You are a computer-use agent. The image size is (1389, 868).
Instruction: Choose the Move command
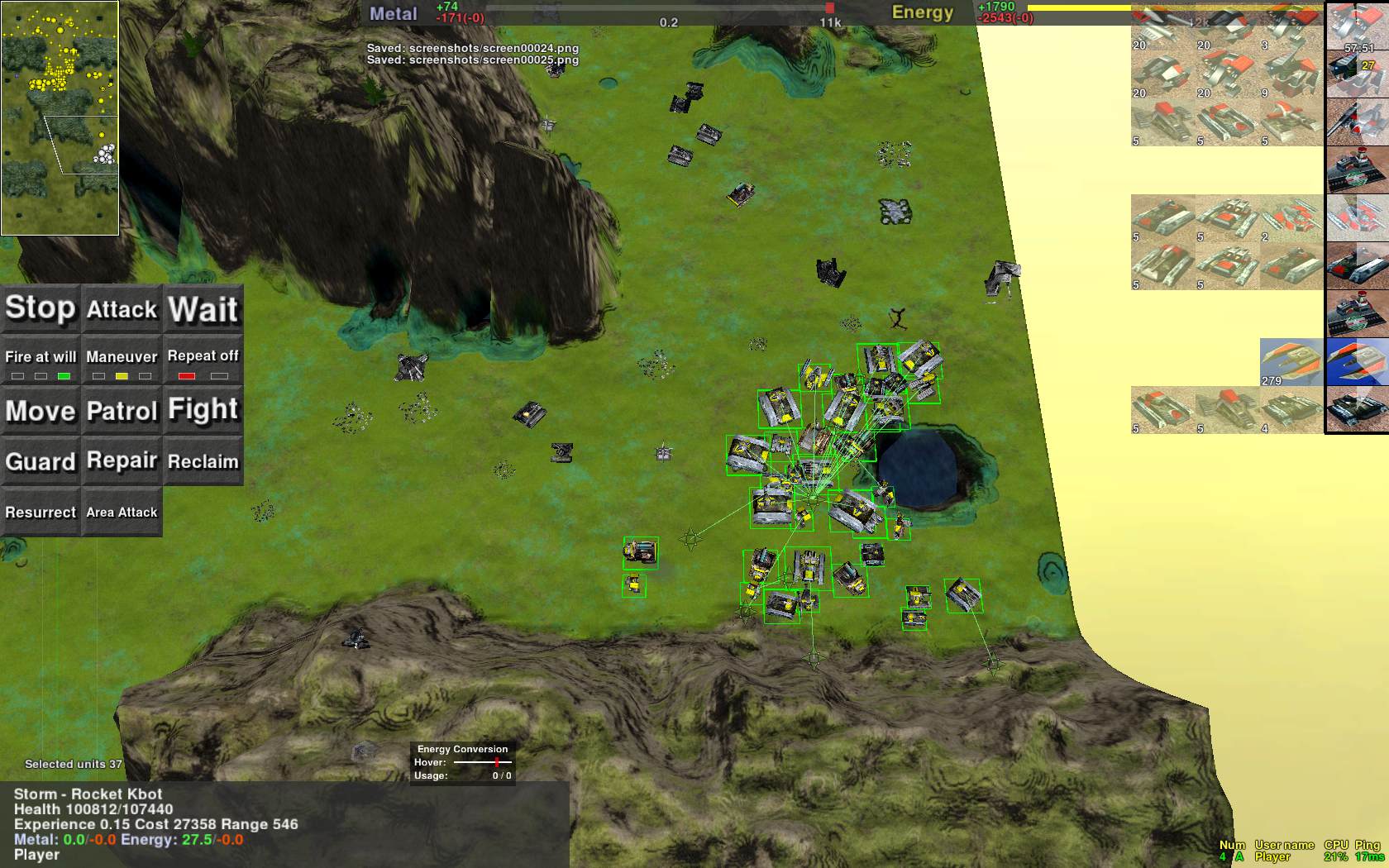[x=40, y=411]
